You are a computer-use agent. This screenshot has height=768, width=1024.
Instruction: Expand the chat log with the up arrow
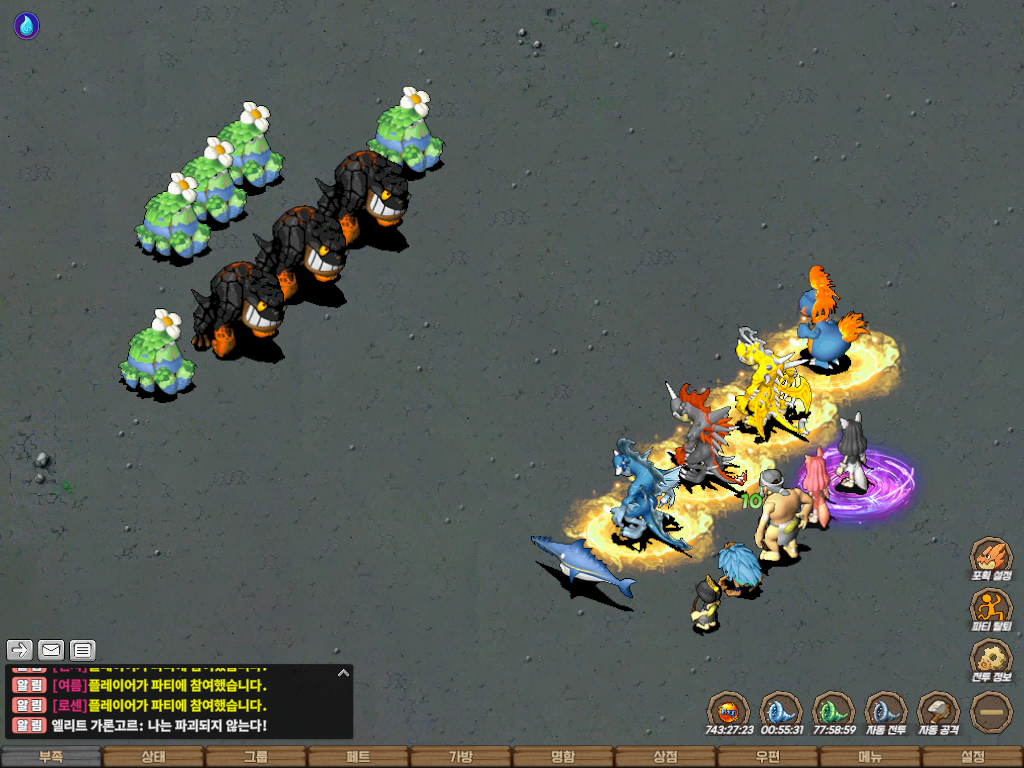342,674
